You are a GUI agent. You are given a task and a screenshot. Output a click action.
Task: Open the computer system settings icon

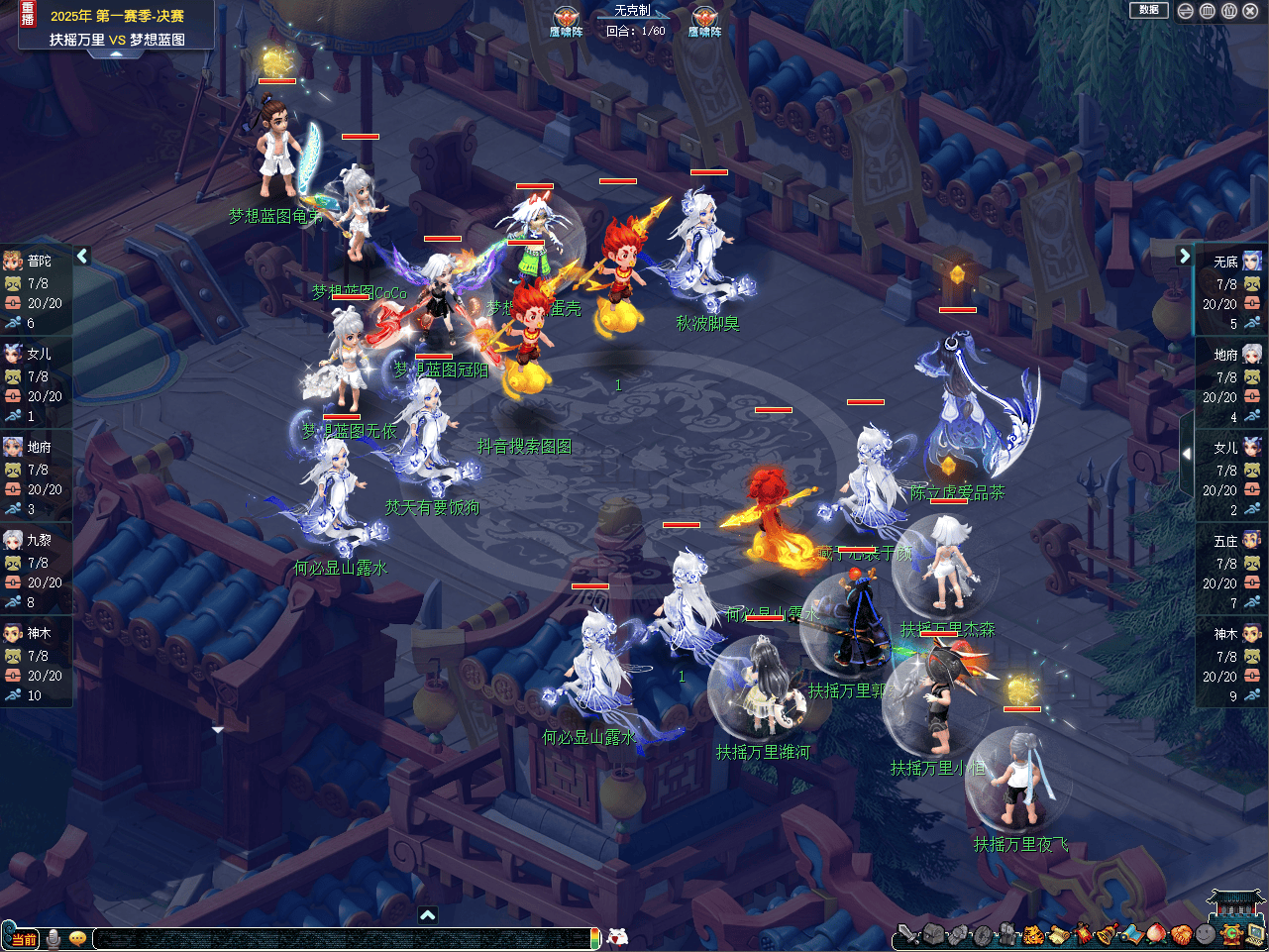tap(1255, 934)
